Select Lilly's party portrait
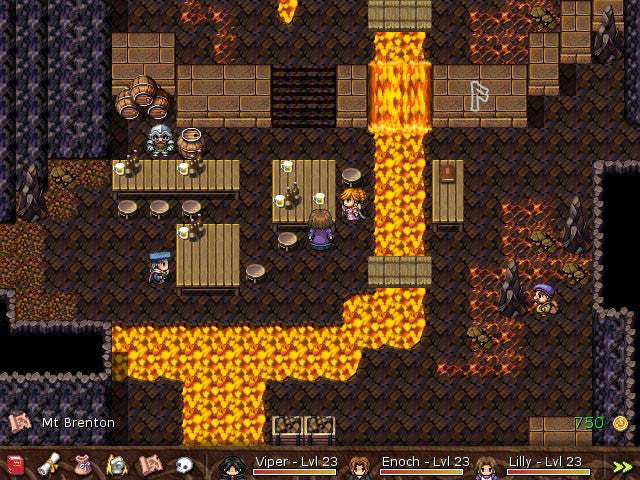The height and width of the screenshot is (480, 640). point(486,466)
